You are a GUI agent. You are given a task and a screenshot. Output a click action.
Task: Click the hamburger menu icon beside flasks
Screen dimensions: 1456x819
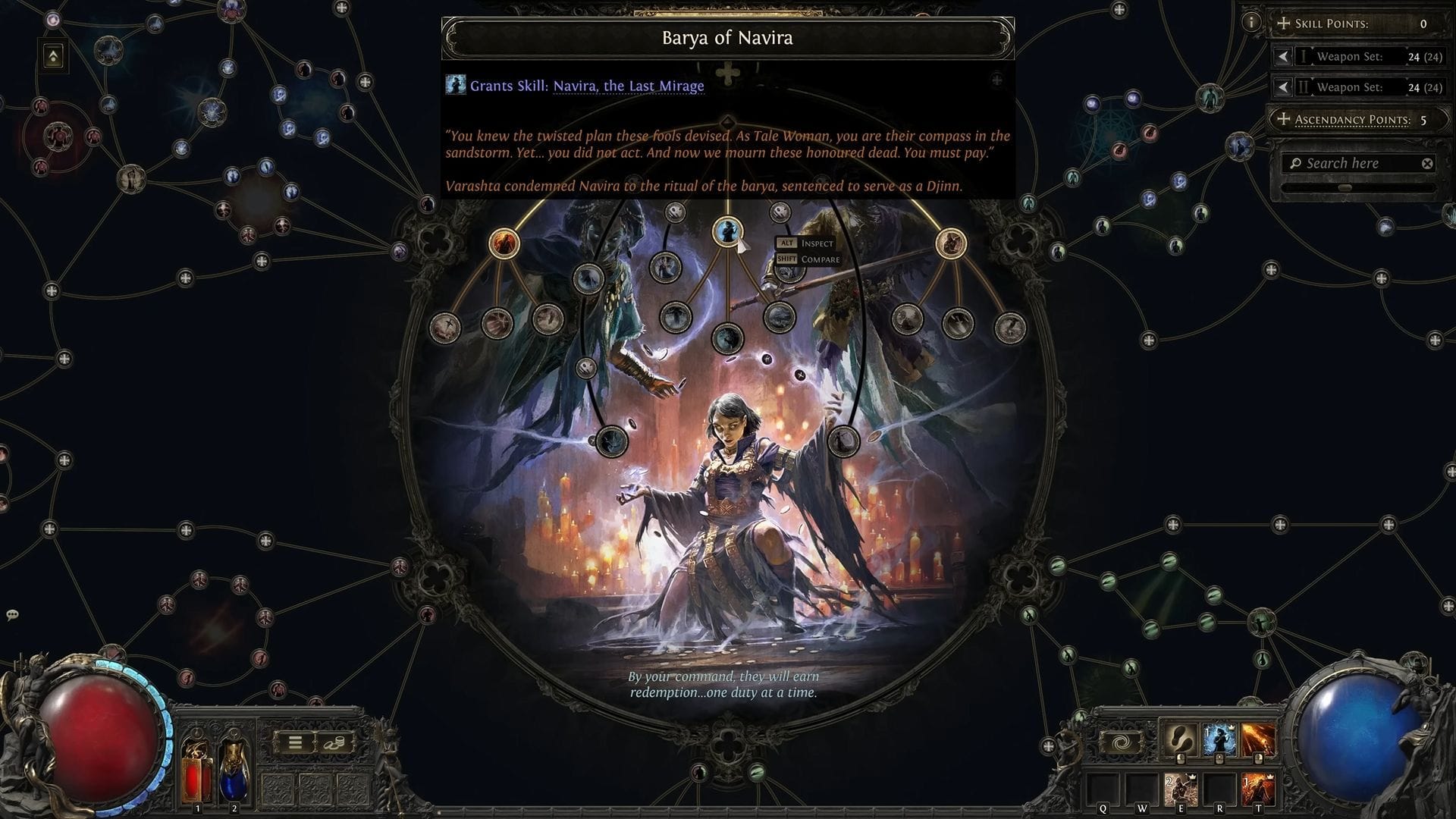pyautogui.click(x=294, y=742)
